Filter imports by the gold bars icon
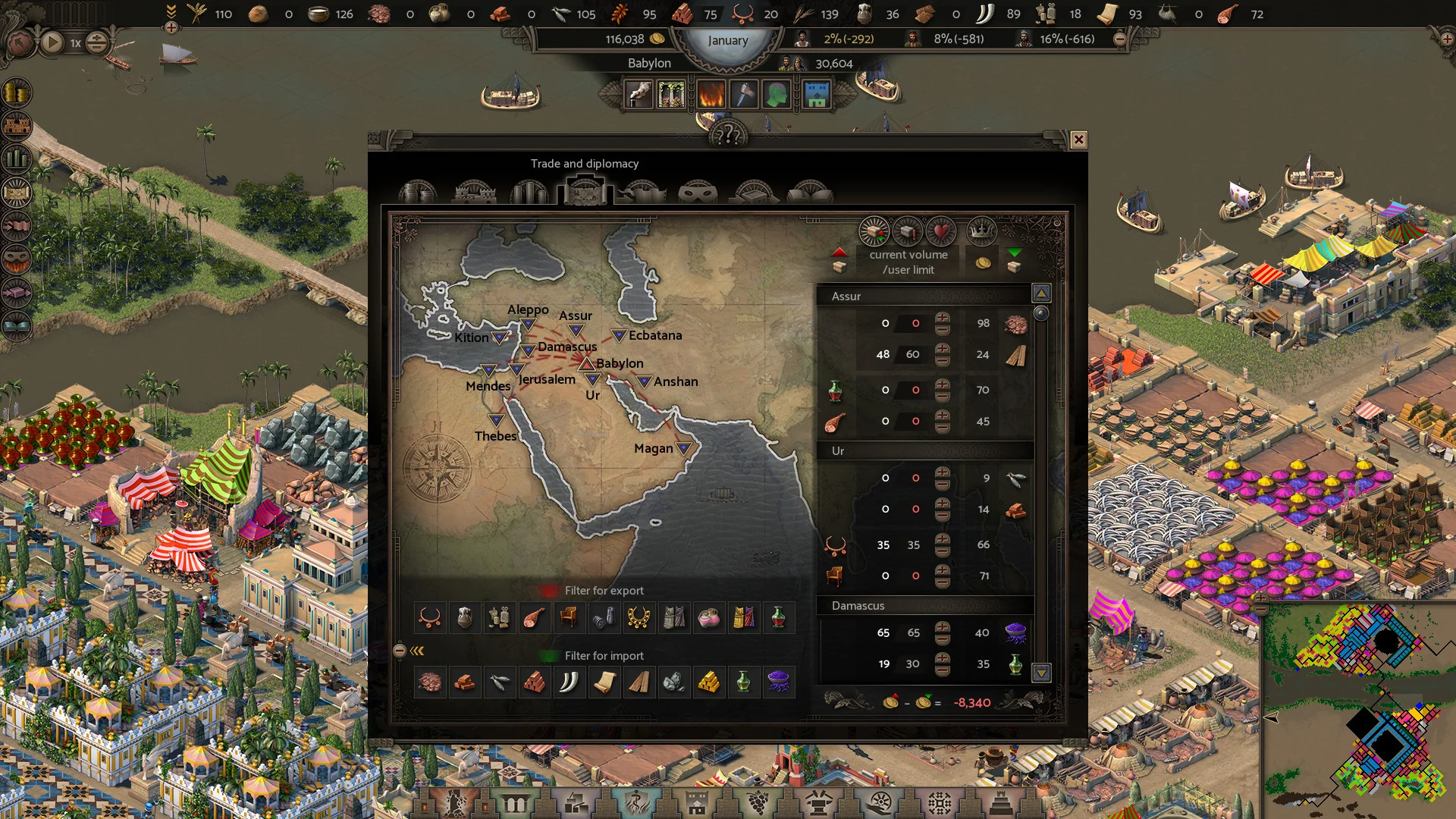 [x=709, y=682]
